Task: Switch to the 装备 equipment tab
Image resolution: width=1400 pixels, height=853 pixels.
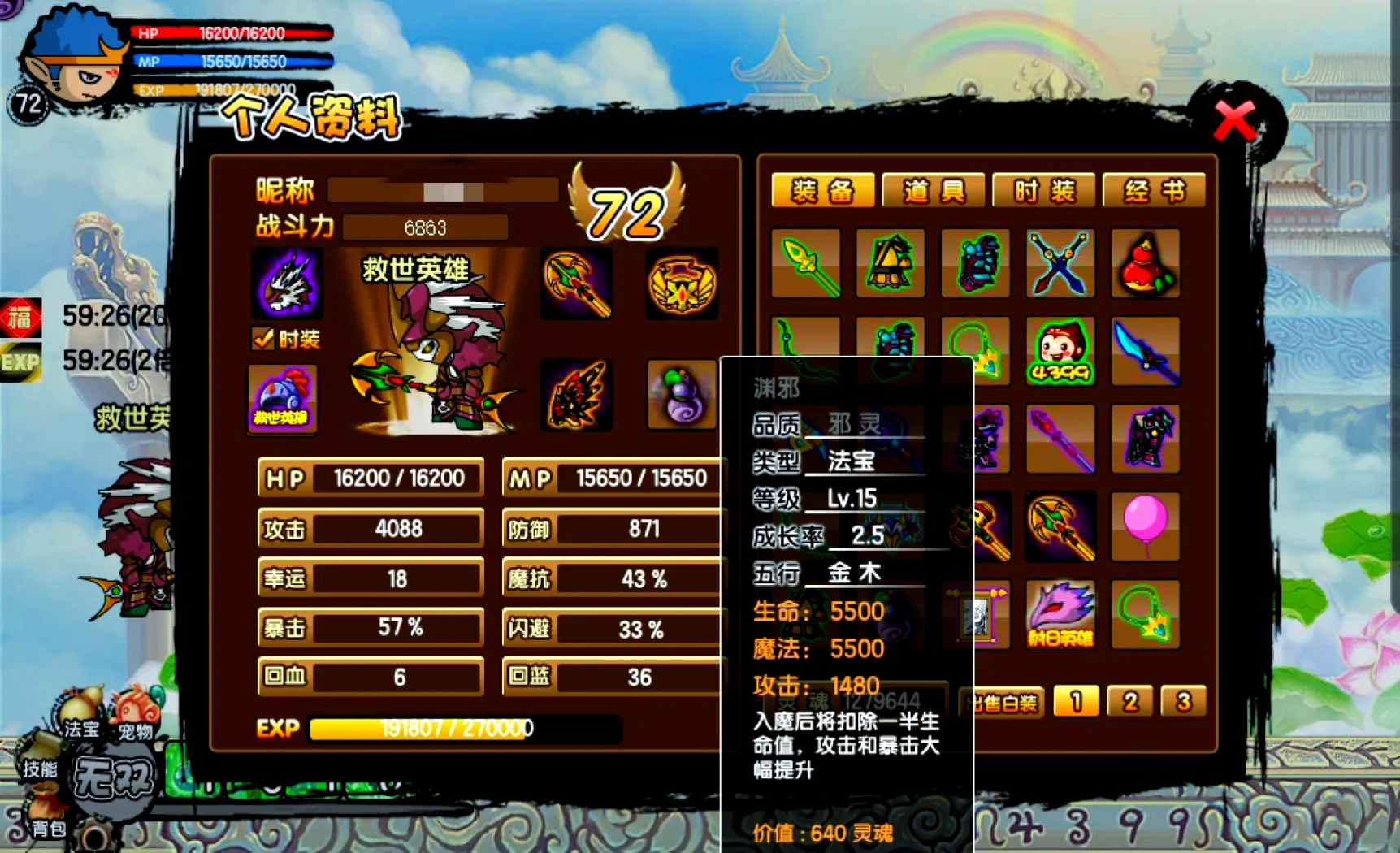Action: click(x=822, y=191)
